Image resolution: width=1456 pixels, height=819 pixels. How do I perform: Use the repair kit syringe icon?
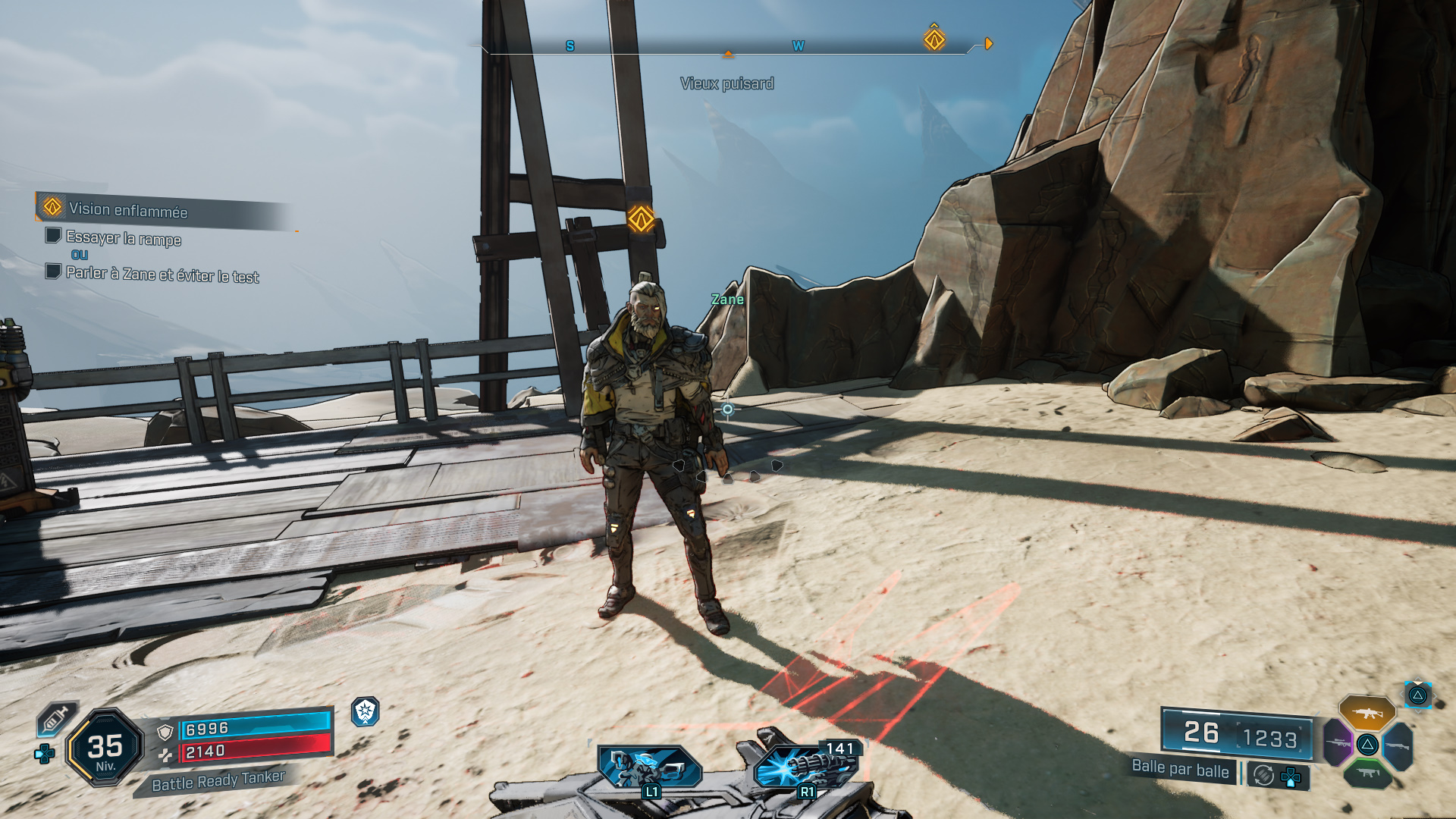point(57,718)
